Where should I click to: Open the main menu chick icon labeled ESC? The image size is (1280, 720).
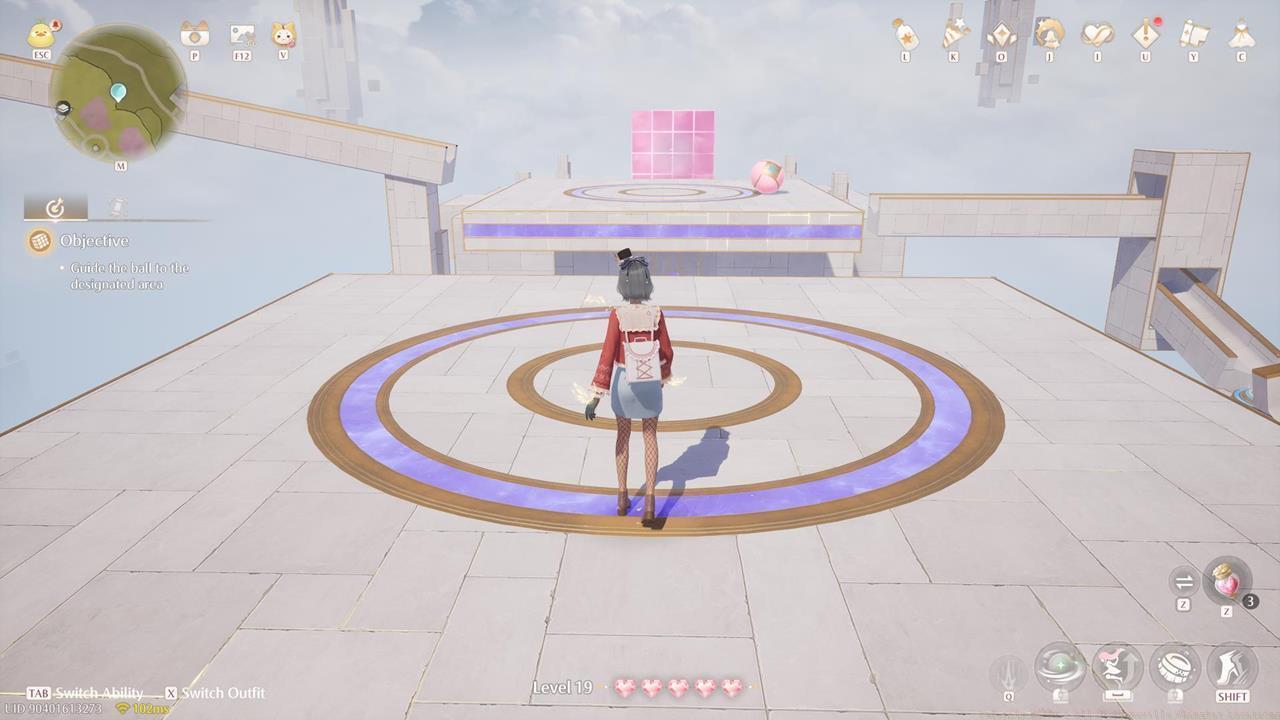tap(40, 33)
